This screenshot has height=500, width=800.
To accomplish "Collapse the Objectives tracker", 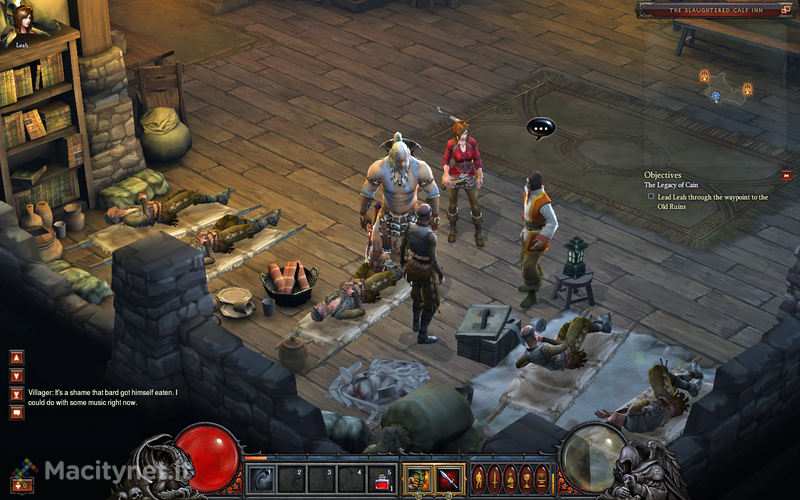I will coord(786,175).
